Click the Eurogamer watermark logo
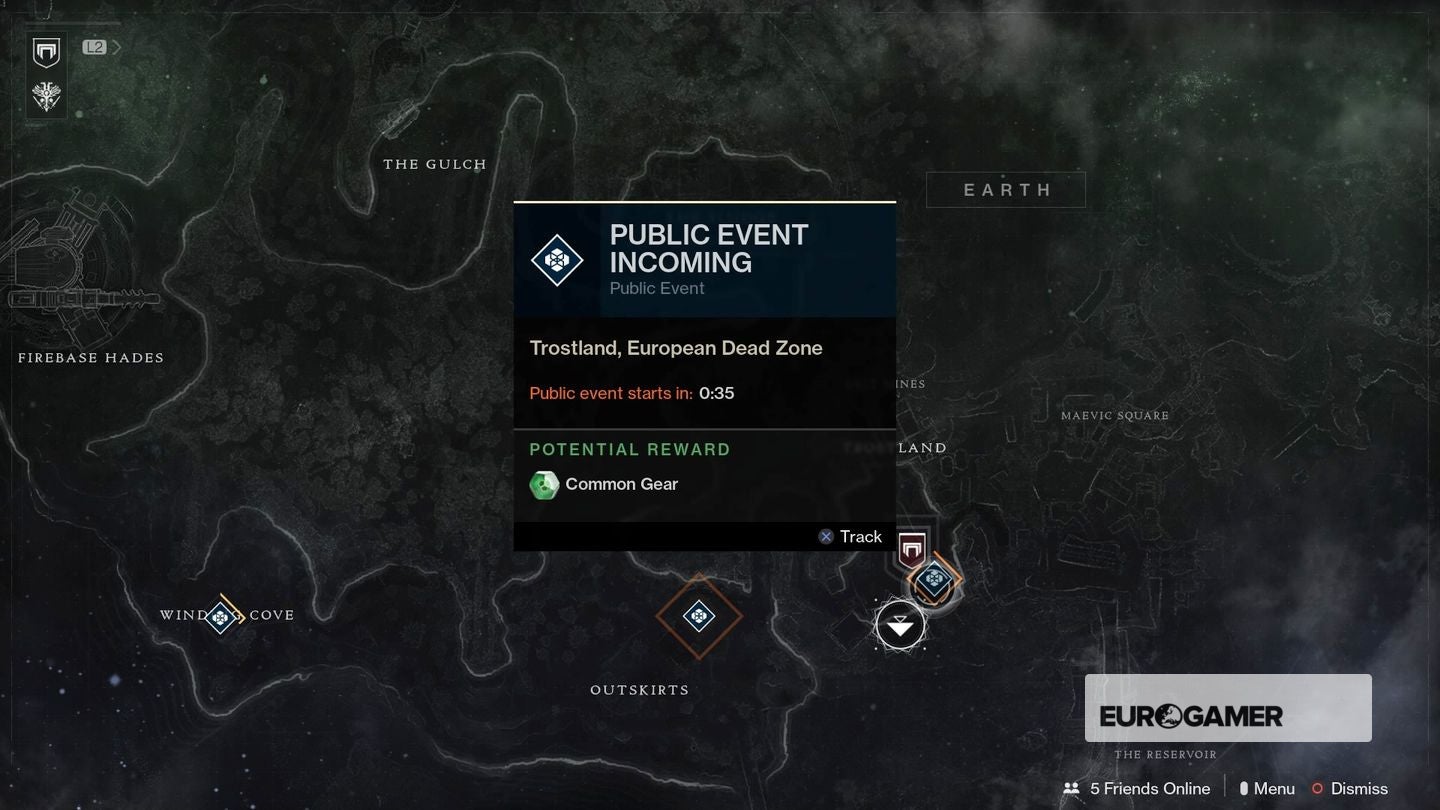Viewport: 1440px width, 810px height. click(1228, 714)
